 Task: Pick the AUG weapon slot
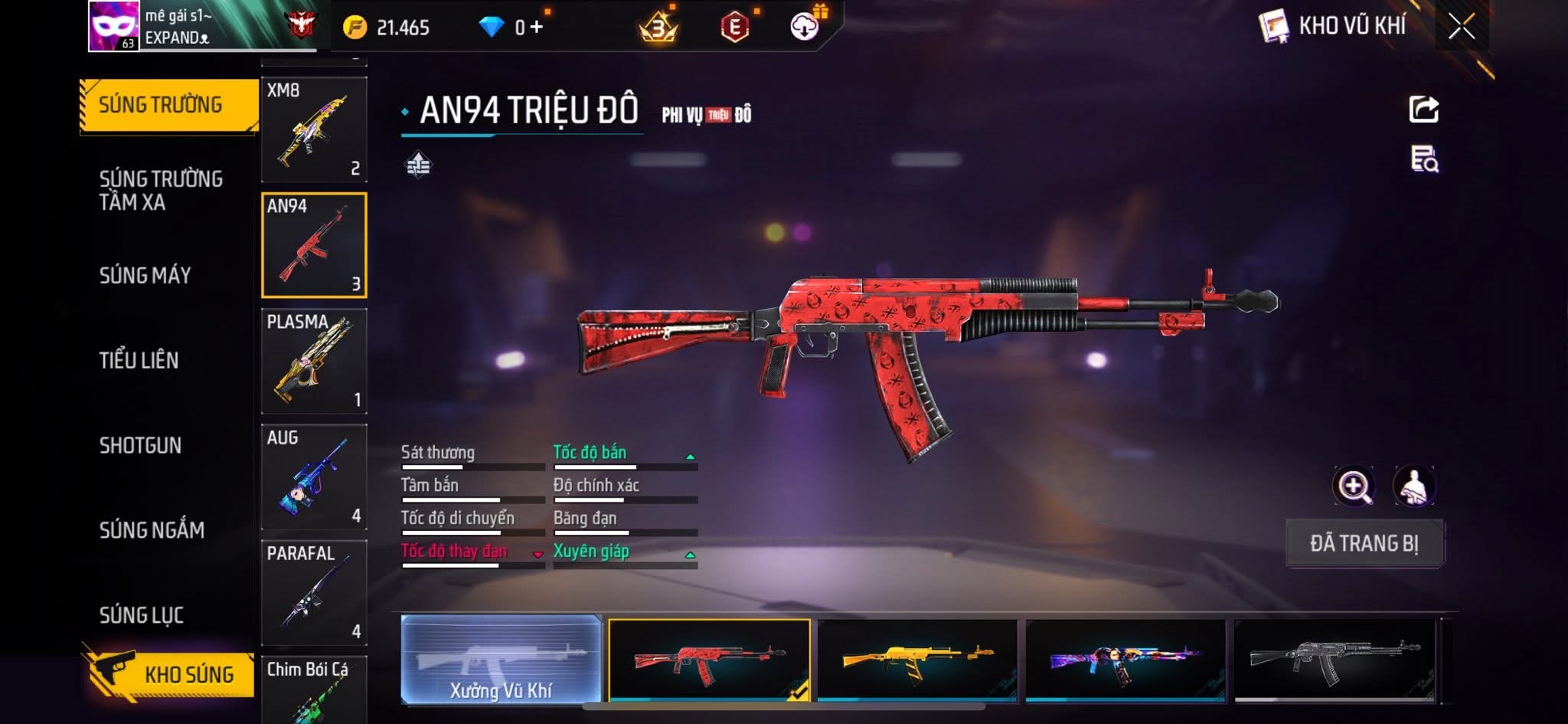pos(314,477)
